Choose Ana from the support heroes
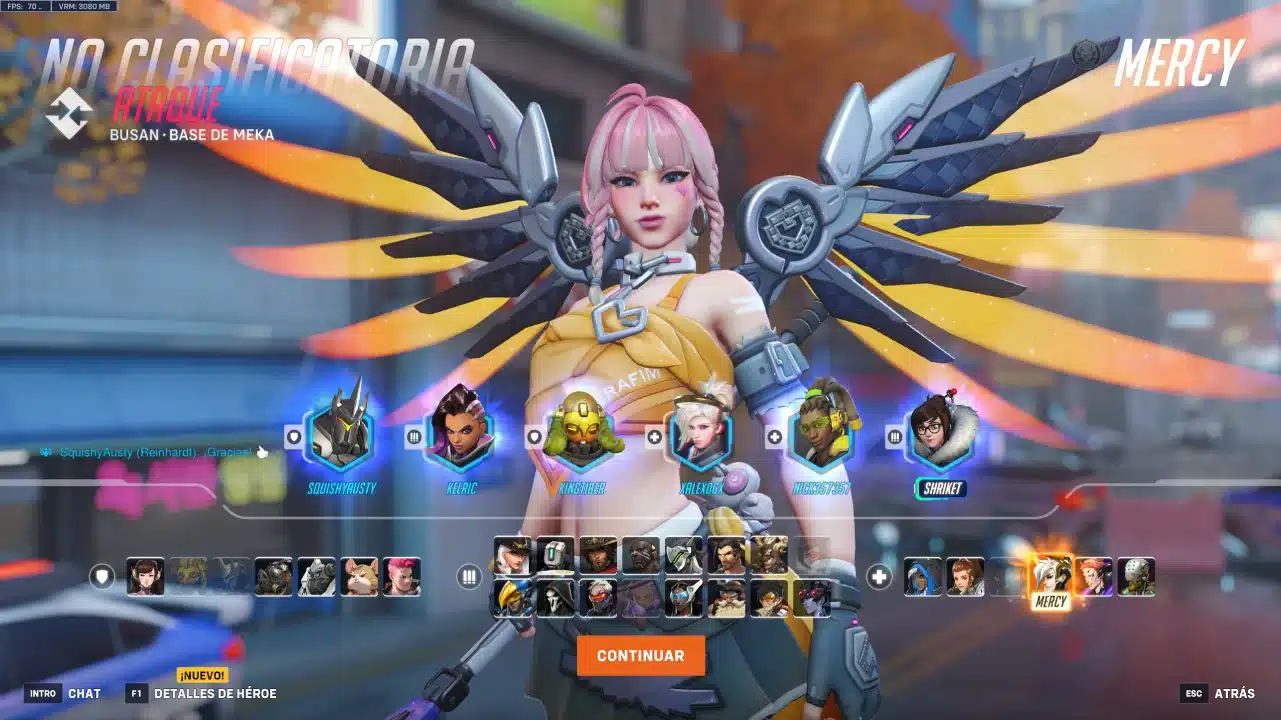Screen dimensions: 1281x720 923,577
